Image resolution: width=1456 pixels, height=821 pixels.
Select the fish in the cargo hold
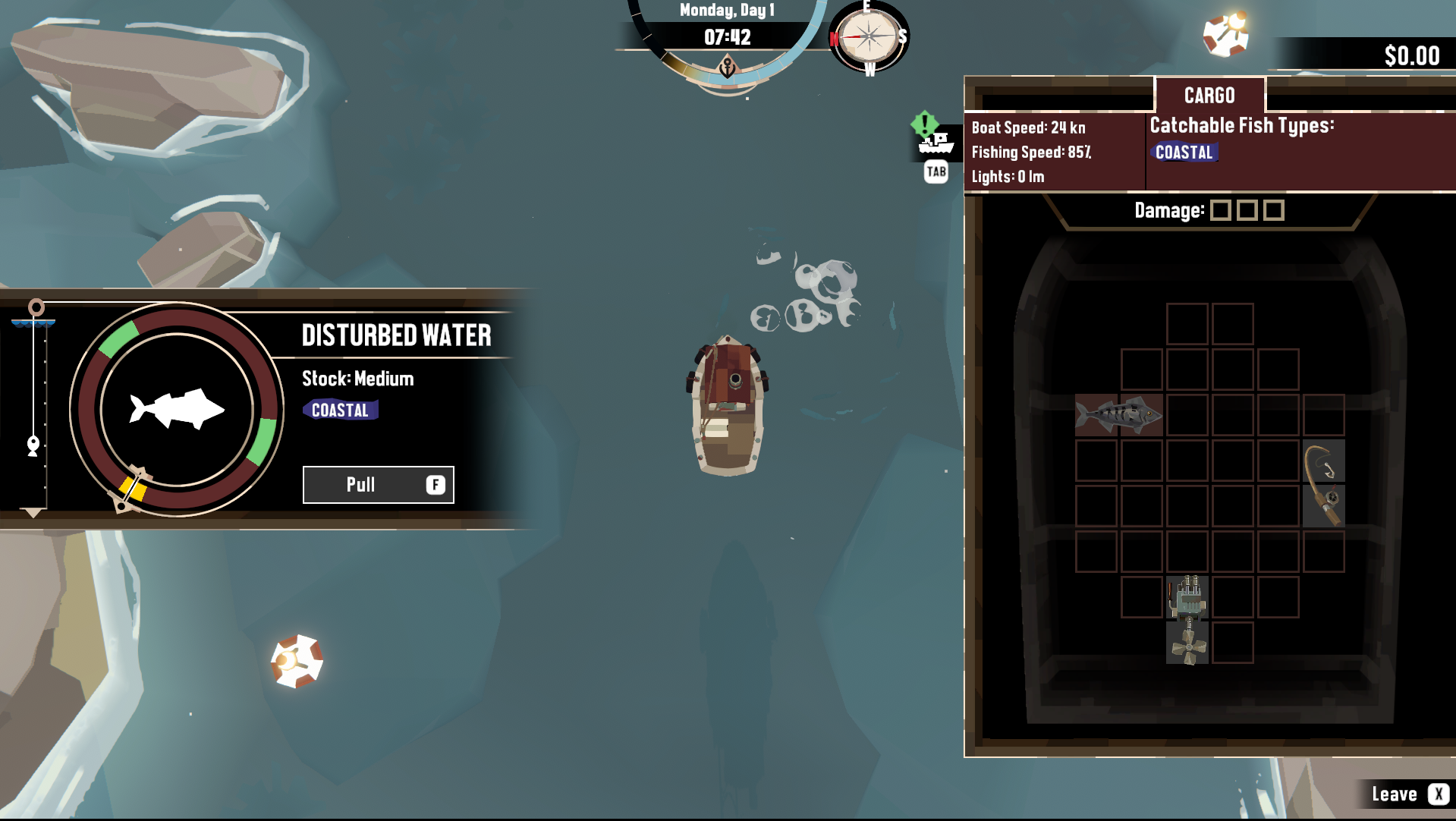[x=1118, y=415]
